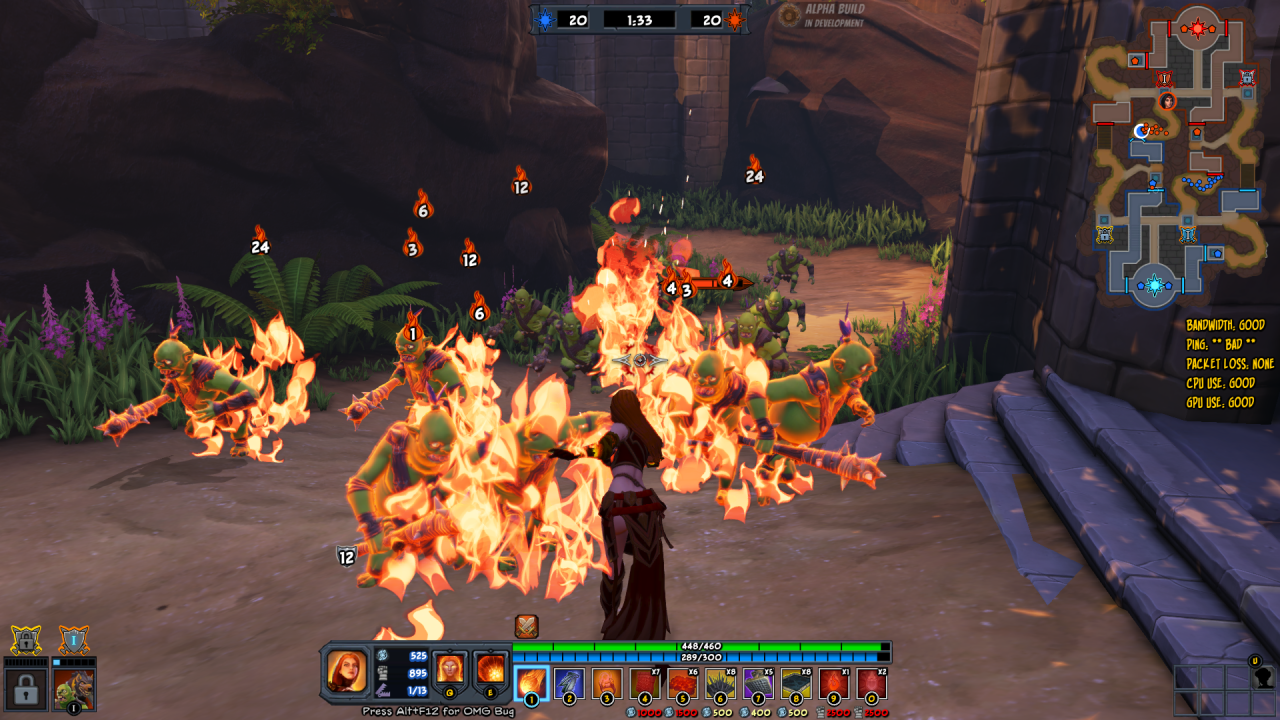This screenshot has height=720, width=1280.
Task: Choose the red brick trap slot 4
Action: coord(644,684)
